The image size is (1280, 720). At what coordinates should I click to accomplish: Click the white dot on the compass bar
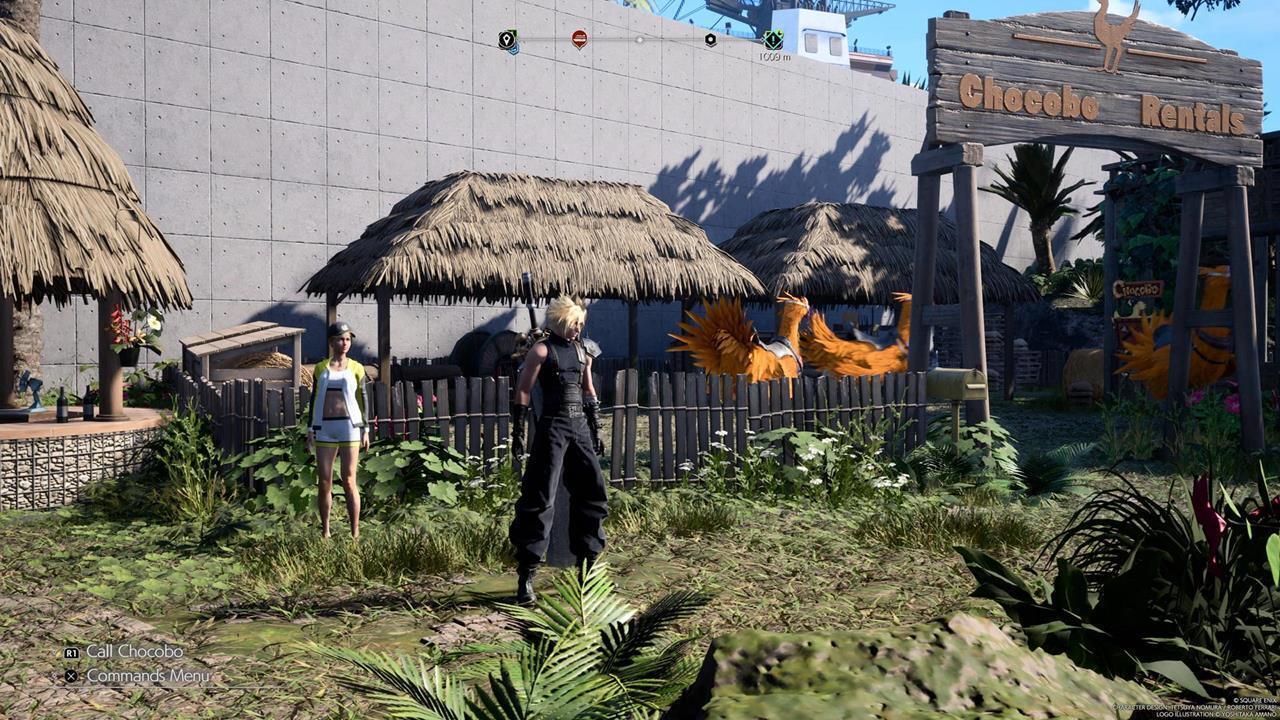pyautogui.click(x=640, y=40)
